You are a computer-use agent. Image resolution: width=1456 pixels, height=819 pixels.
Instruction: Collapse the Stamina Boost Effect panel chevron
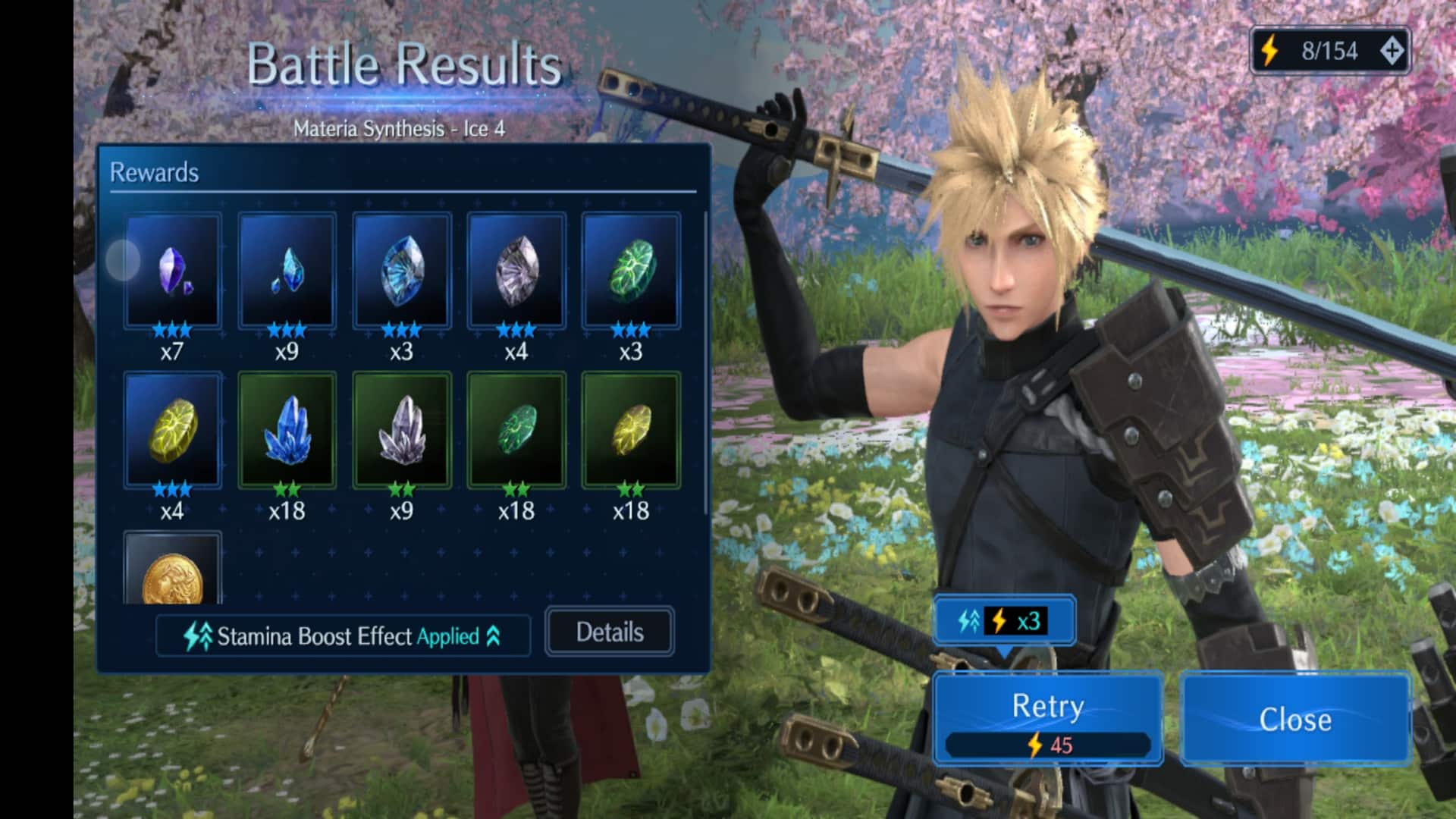(494, 637)
